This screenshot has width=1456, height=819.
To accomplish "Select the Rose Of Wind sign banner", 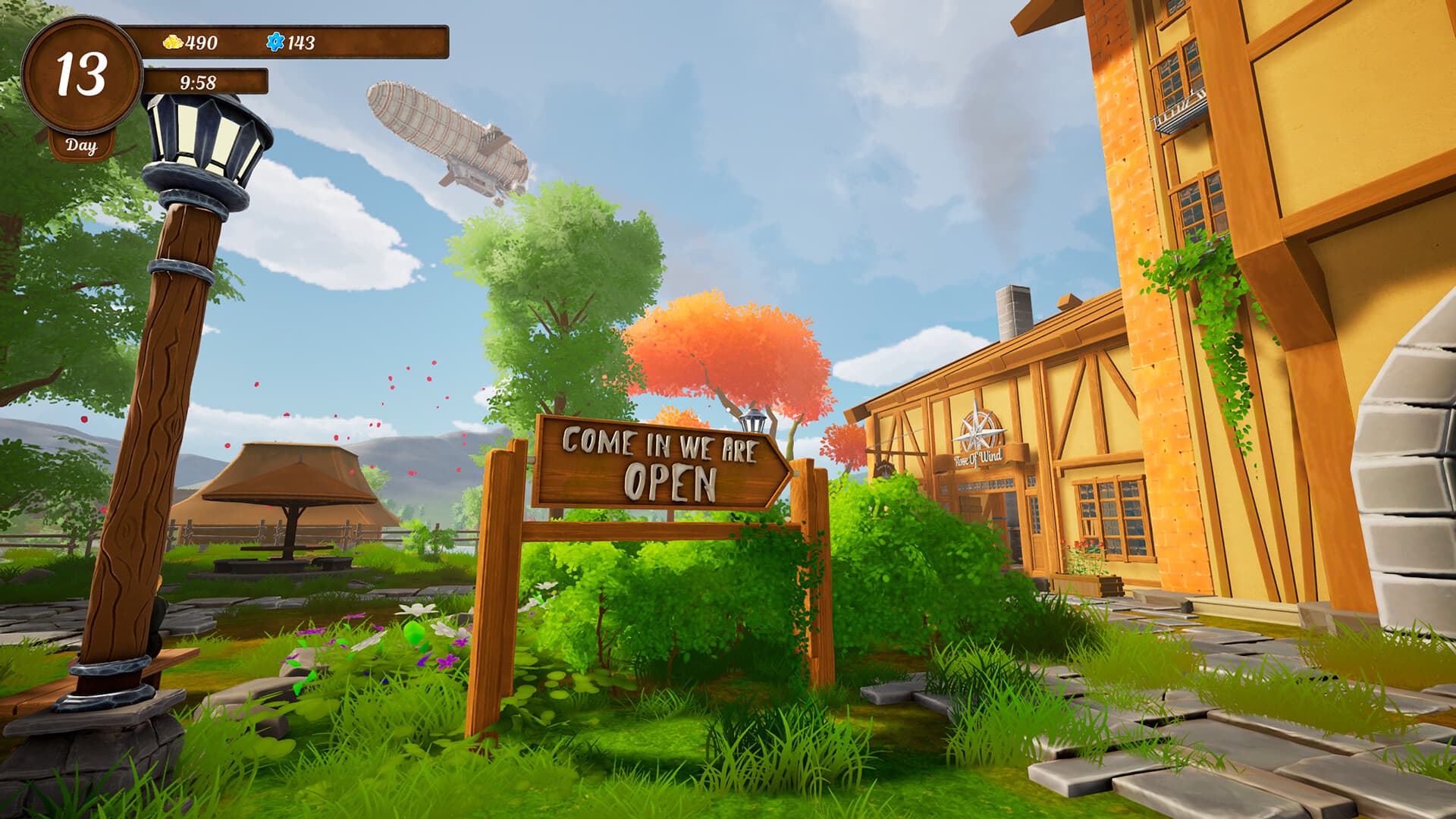I will (x=978, y=457).
